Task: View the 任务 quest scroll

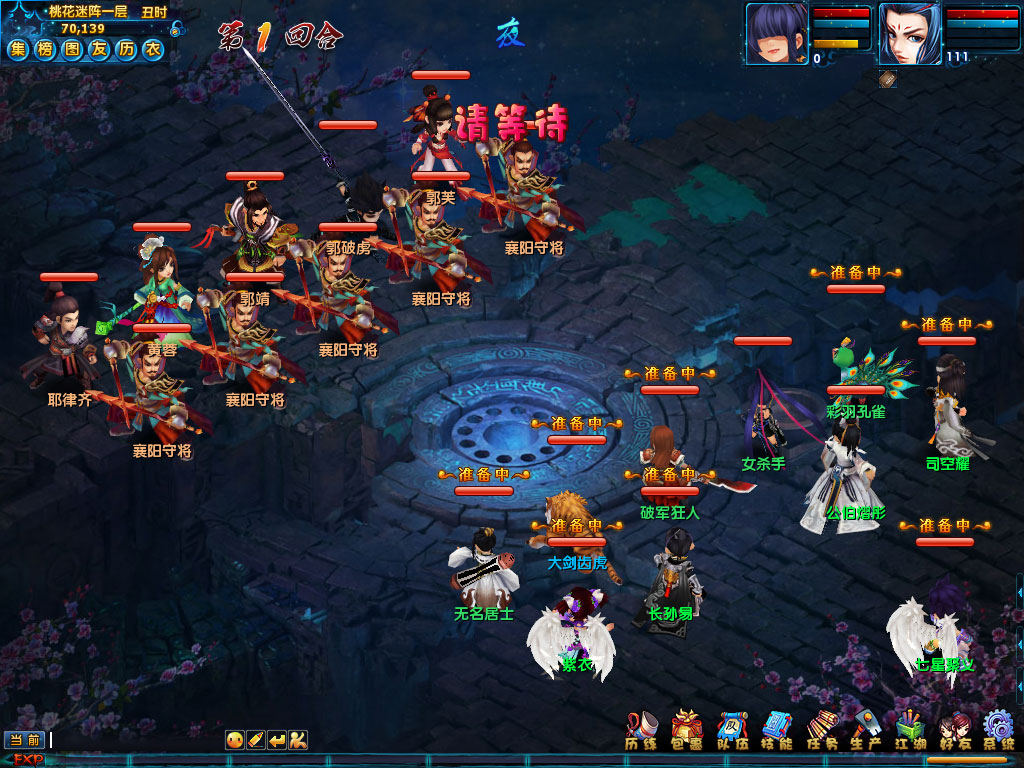Action: [x=822, y=731]
